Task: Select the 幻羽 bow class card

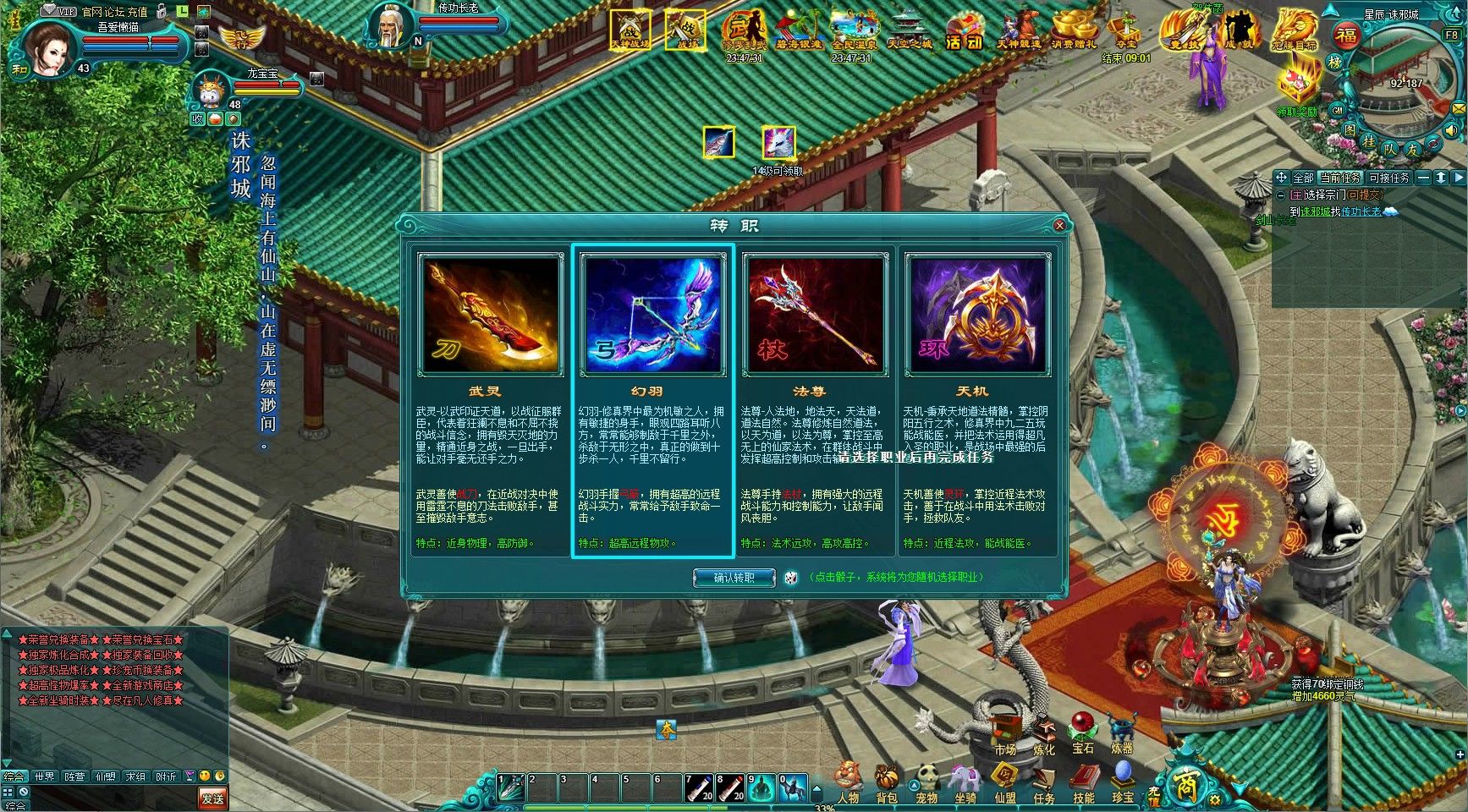Action: 652,315
